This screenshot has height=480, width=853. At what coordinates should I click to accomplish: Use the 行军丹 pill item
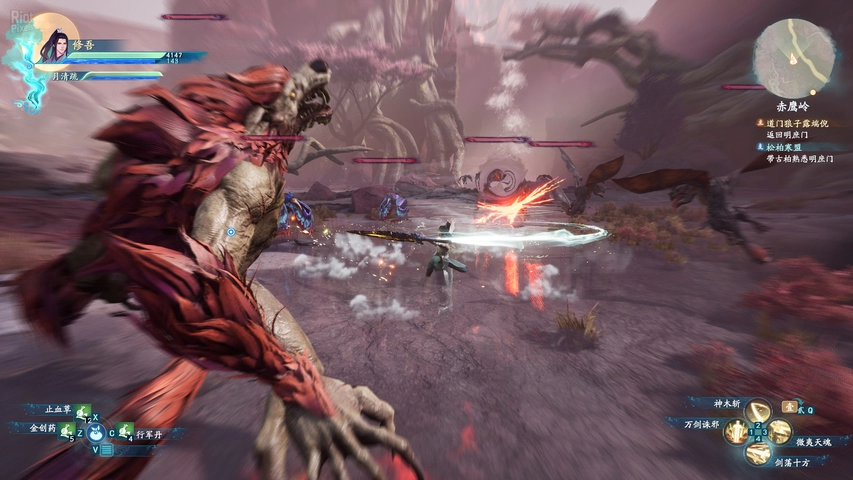coord(125,432)
